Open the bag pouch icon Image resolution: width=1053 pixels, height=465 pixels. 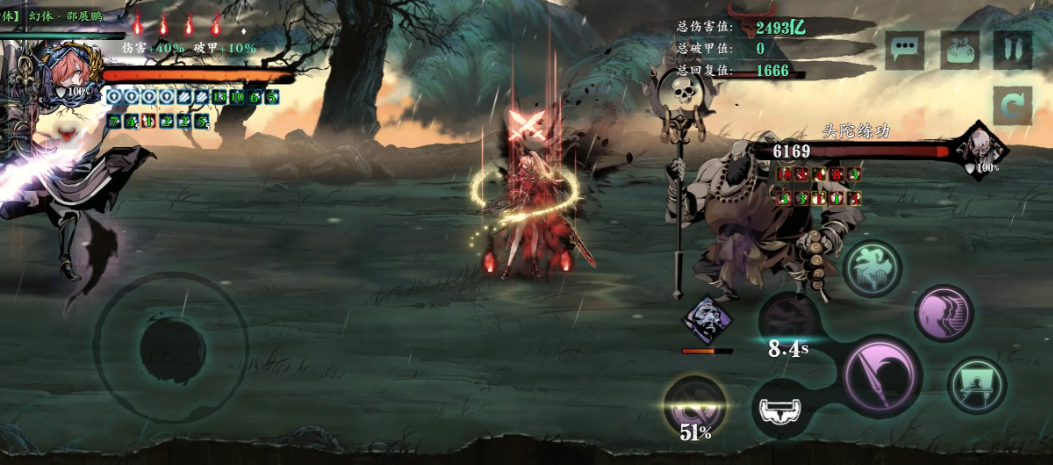click(960, 49)
